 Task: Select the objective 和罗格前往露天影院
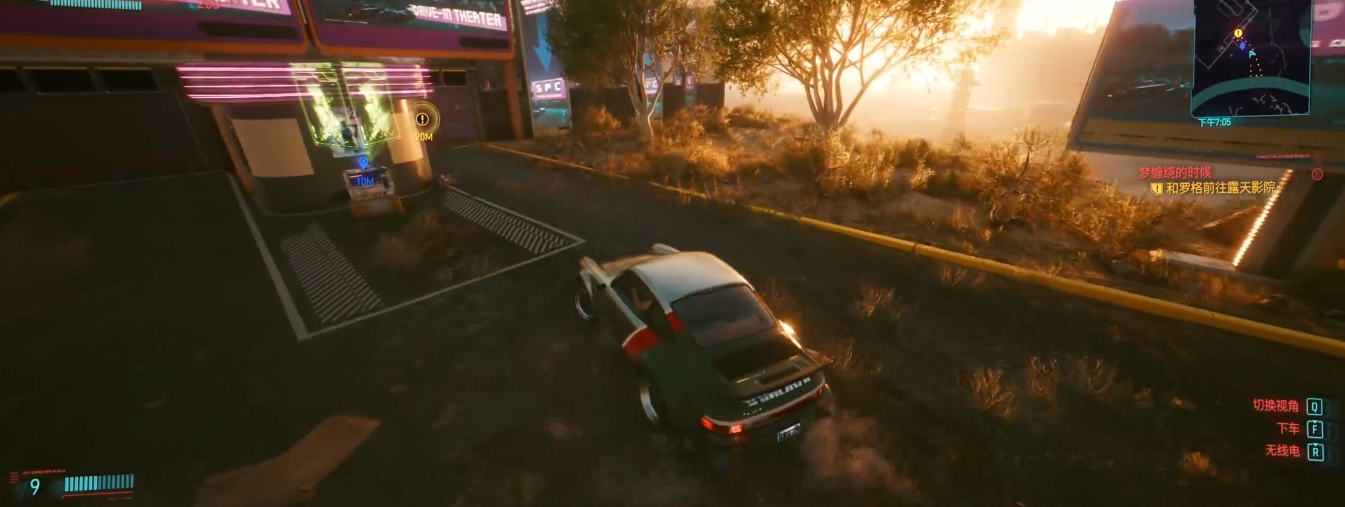coord(1212,188)
